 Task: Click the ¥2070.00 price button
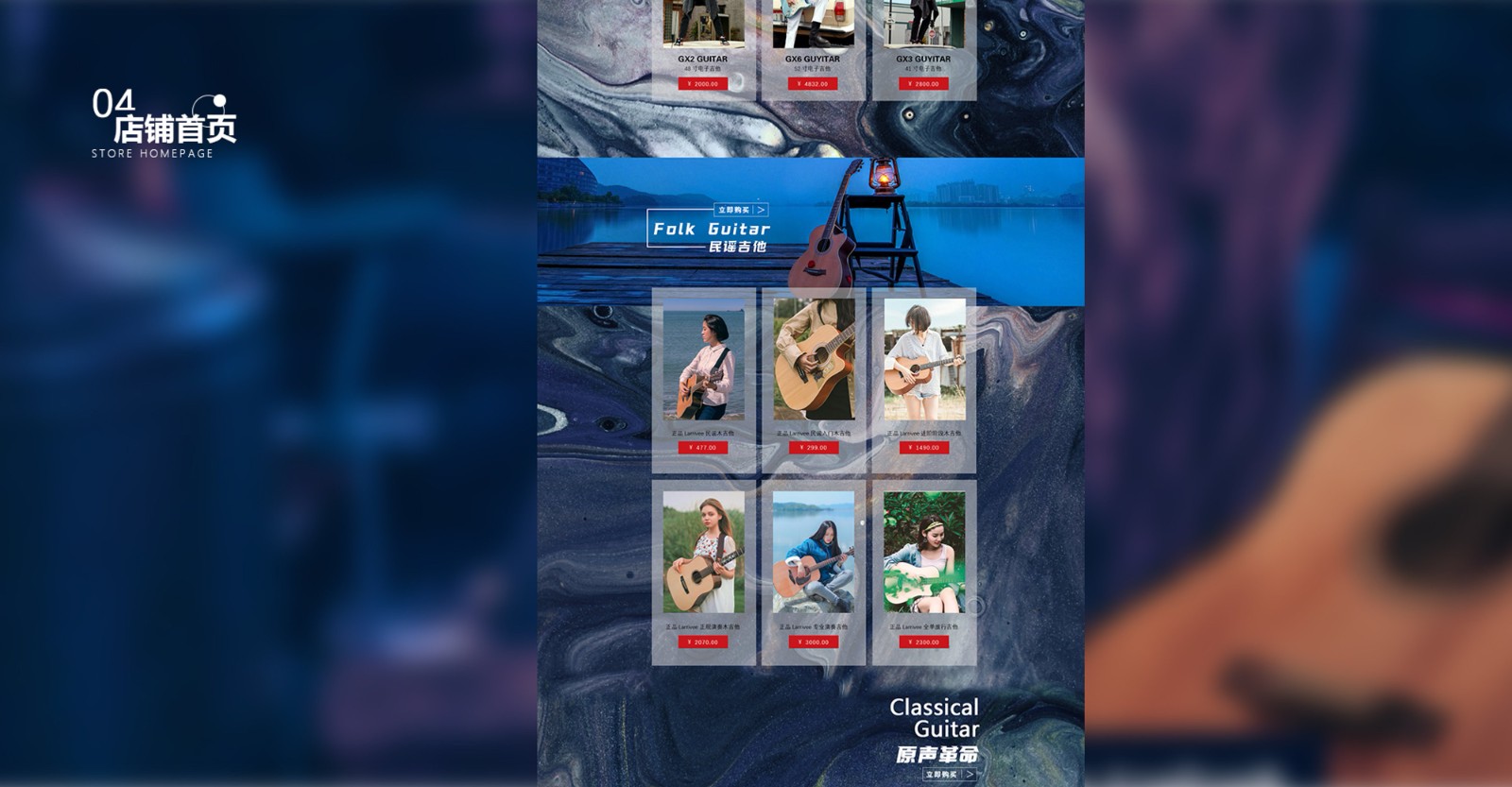tap(703, 642)
